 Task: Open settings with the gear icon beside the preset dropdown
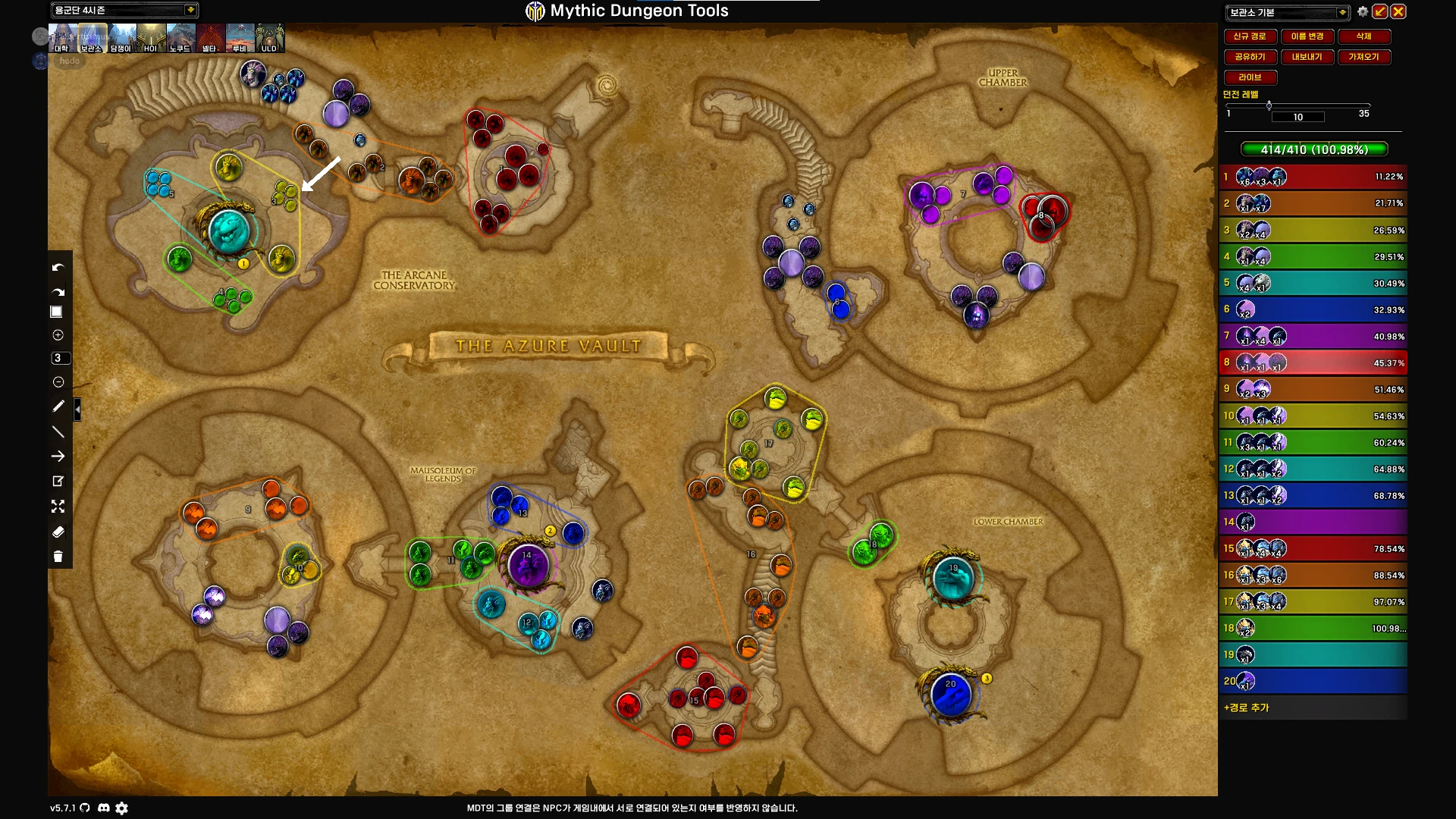point(1363,12)
